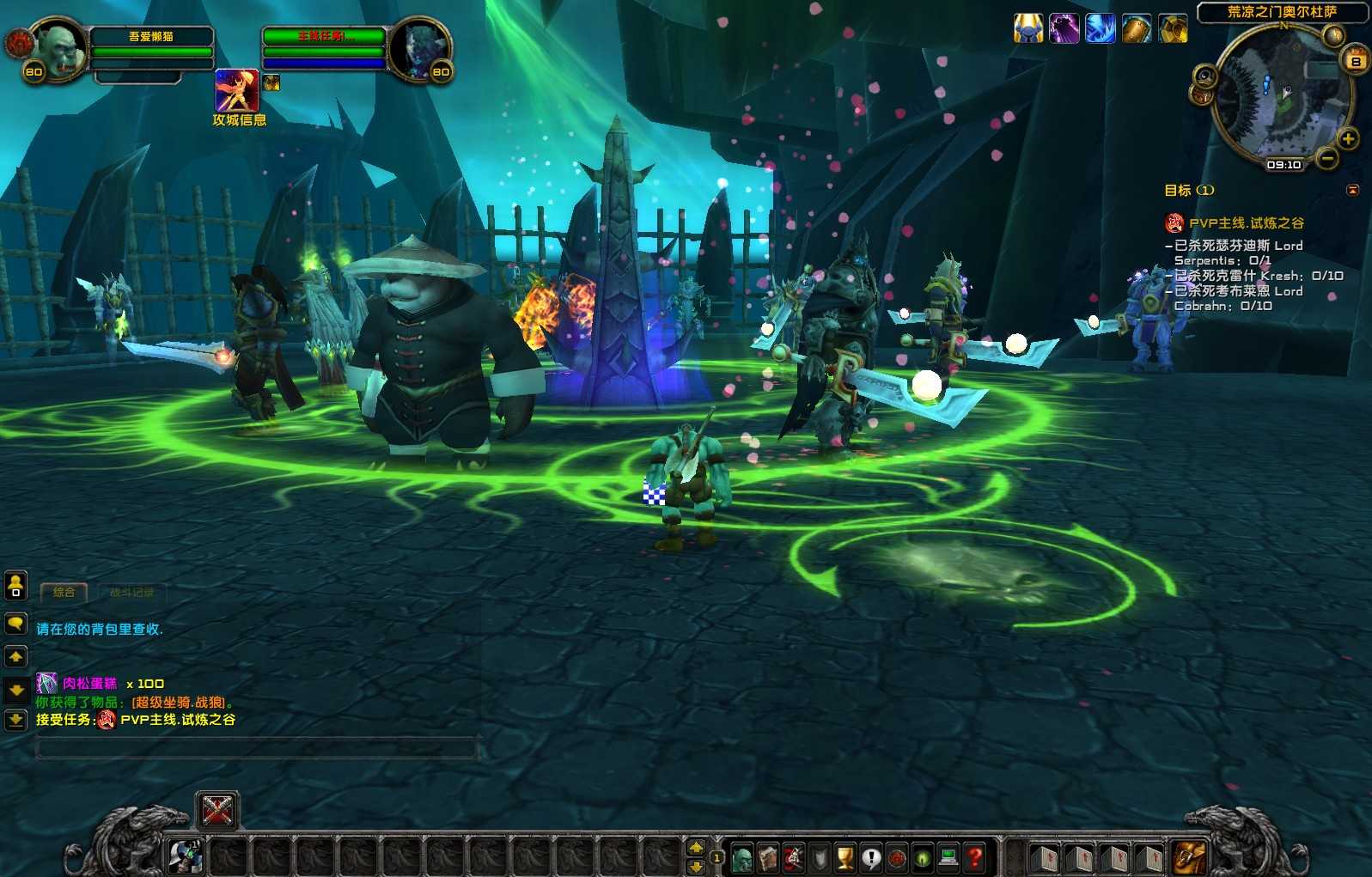Switch to the 综合 chat tab
This screenshot has height=877, width=1372.
coord(64,592)
